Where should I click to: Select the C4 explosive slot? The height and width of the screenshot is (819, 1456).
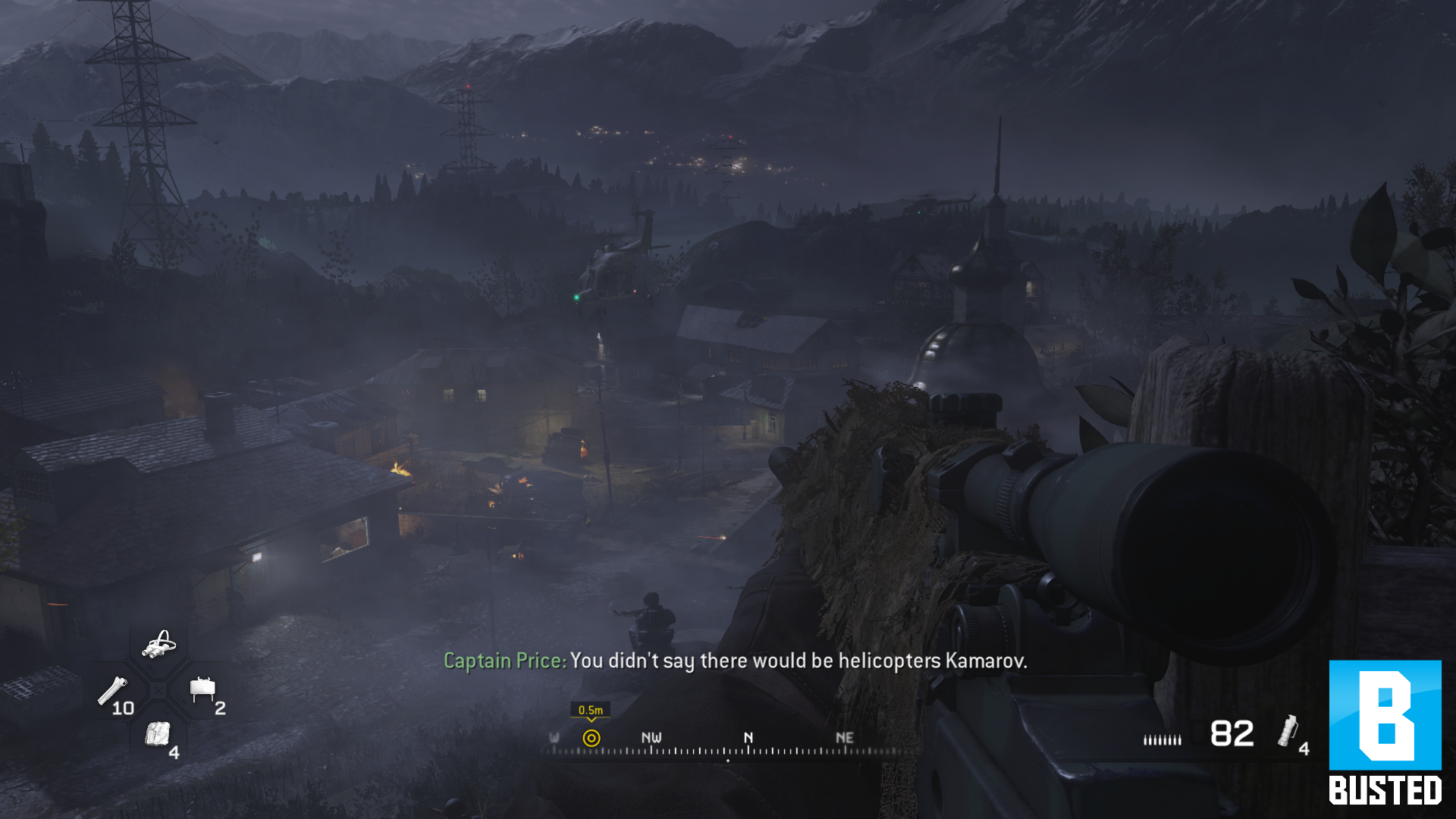pos(158,734)
